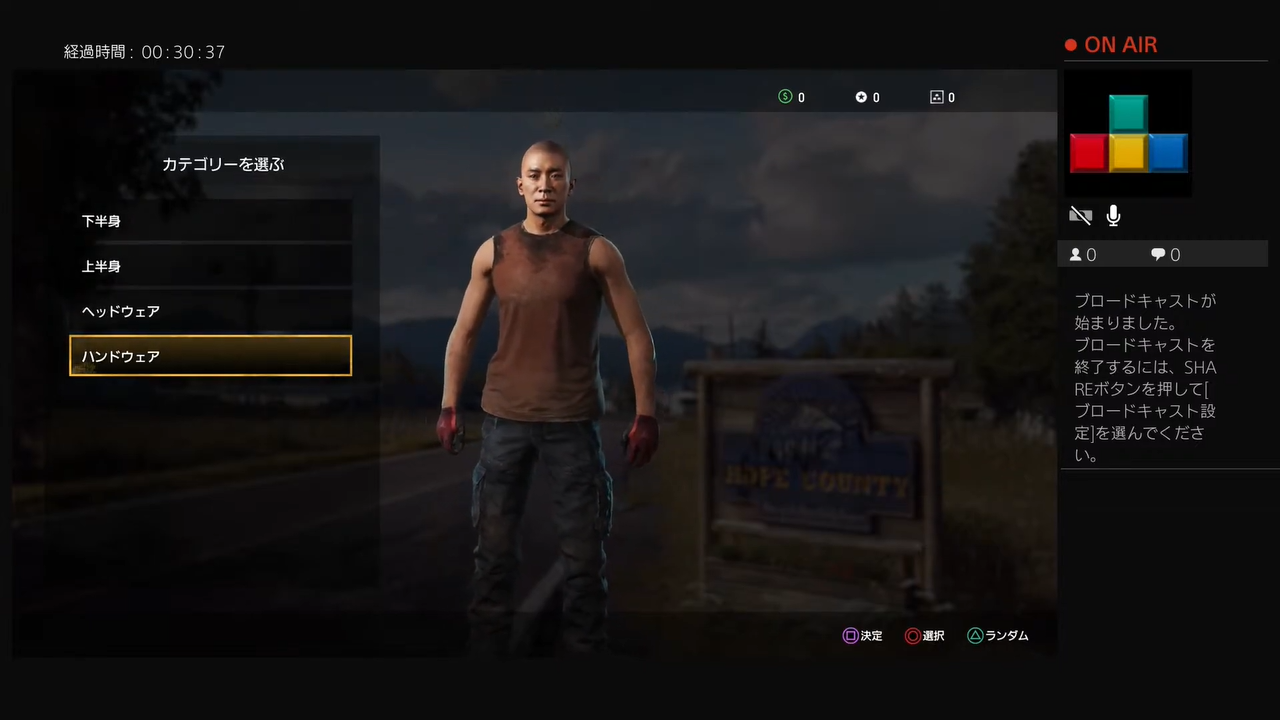Click the broadcaster's colored blocks avatar
The height and width of the screenshot is (720, 1280).
pyautogui.click(x=1128, y=133)
